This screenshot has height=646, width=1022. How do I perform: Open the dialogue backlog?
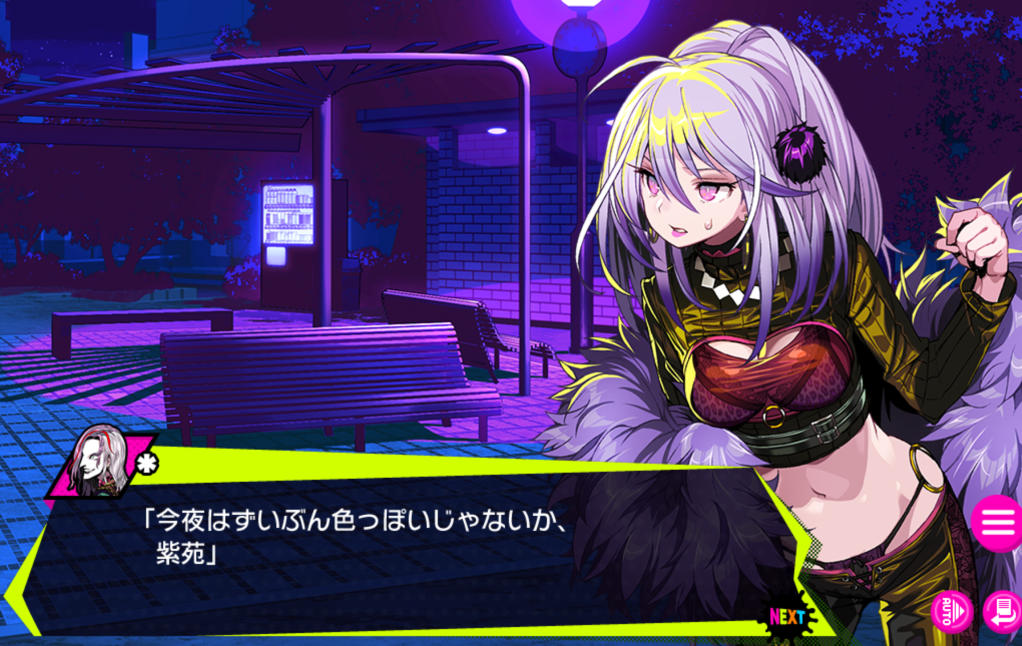tap(1002, 611)
